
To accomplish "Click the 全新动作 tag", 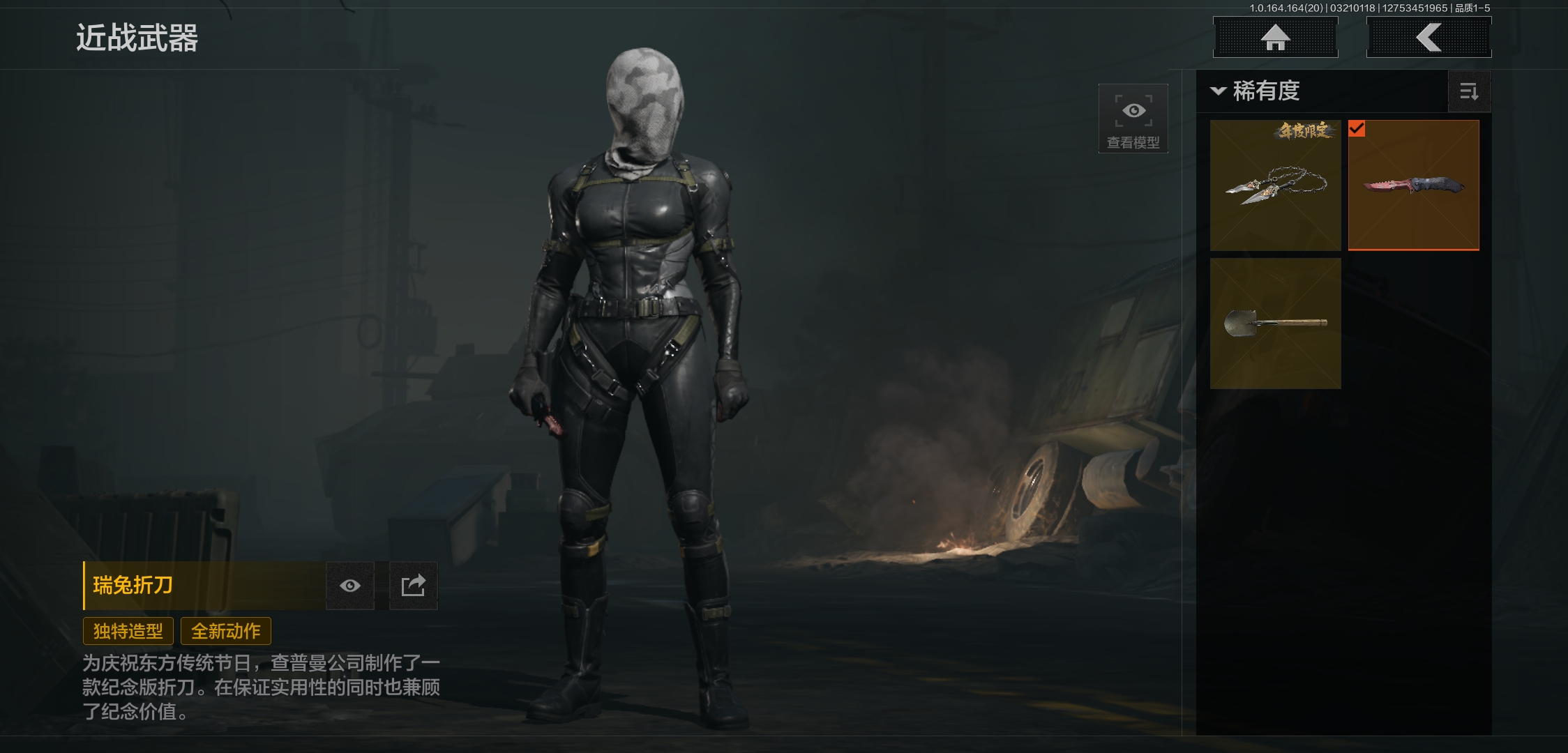I will (x=226, y=631).
